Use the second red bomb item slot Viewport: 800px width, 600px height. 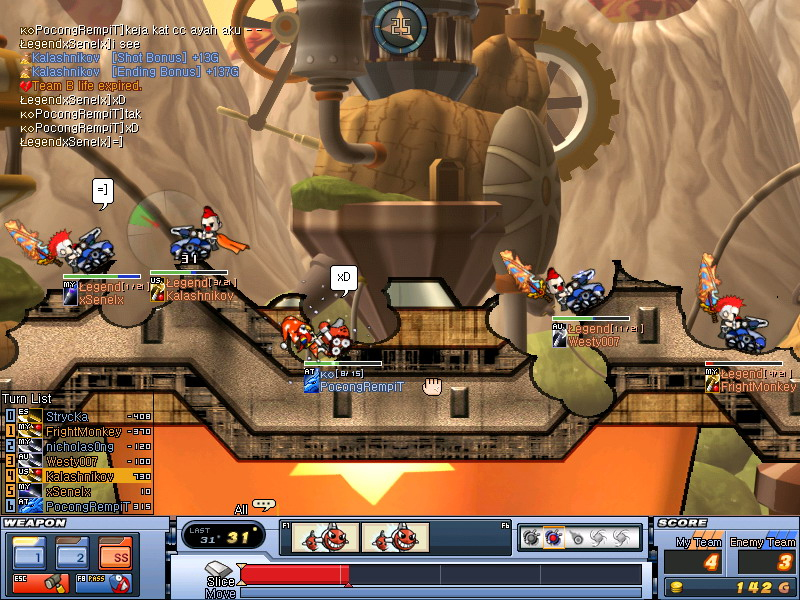click(392, 538)
